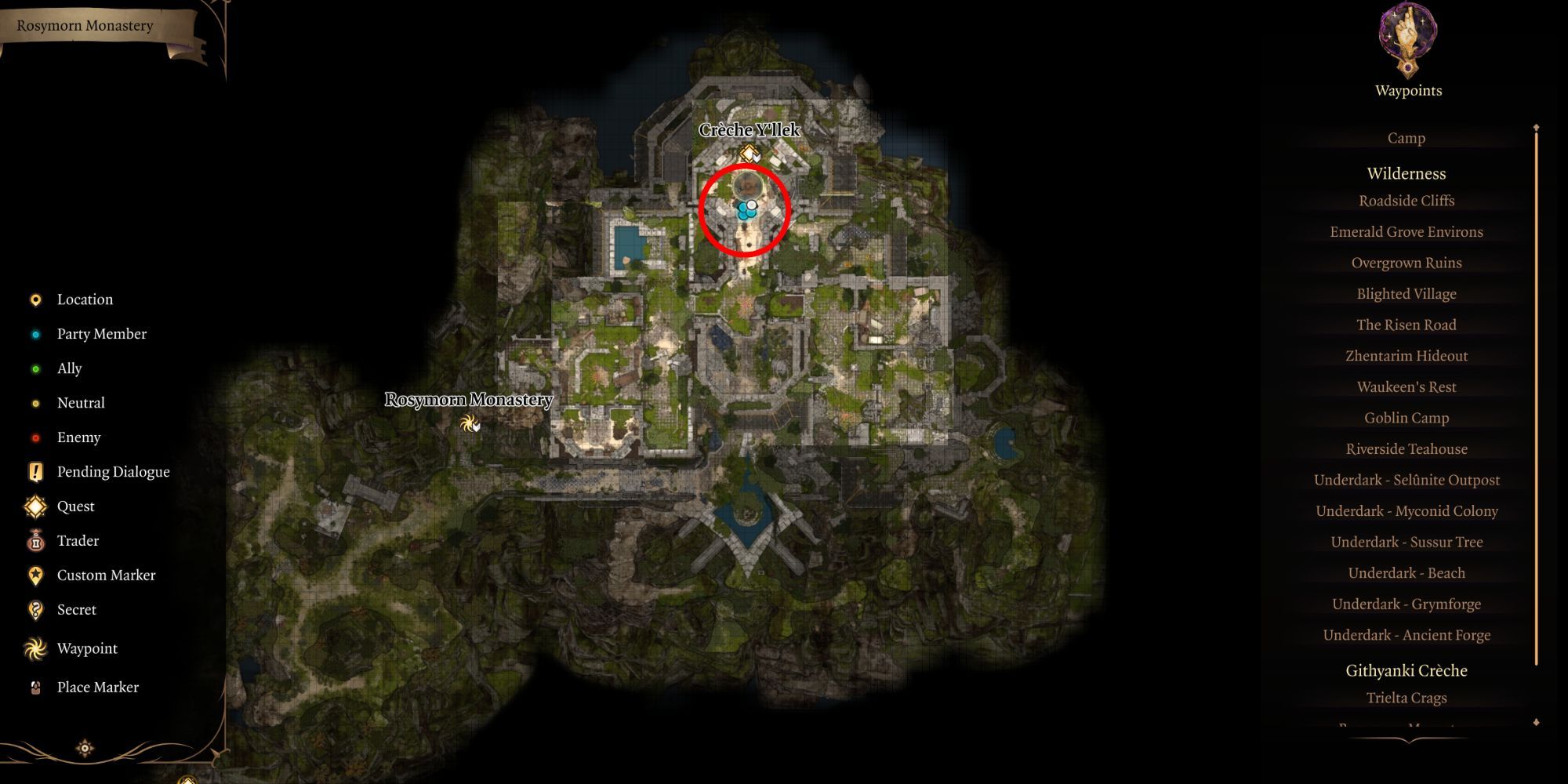Select the Trielta Crags waypoint entry
Viewport: 1568px width, 784px height.
tap(1406, 697)
